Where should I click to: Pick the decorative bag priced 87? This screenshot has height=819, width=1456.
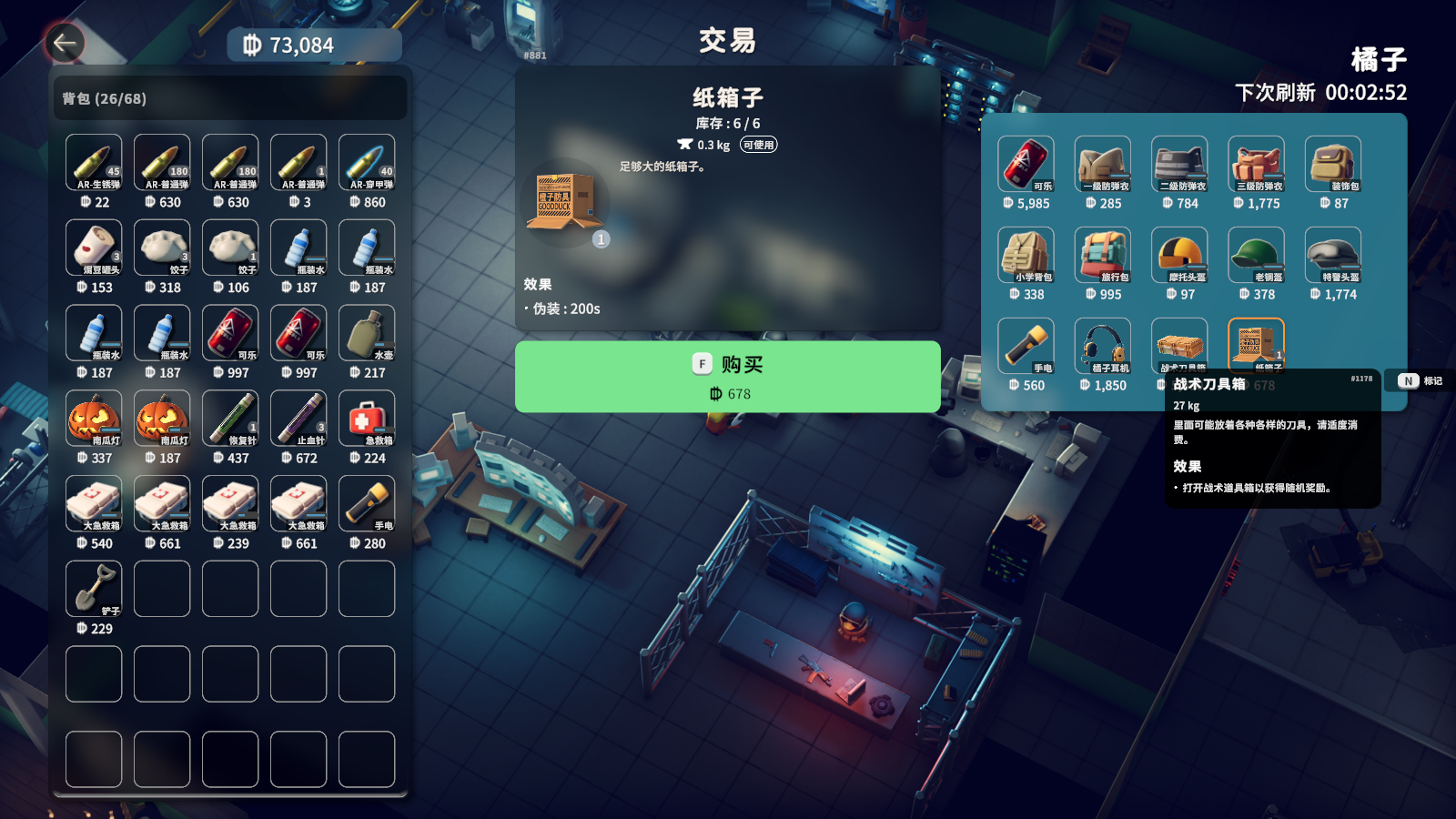click(x=1332, y=164)
